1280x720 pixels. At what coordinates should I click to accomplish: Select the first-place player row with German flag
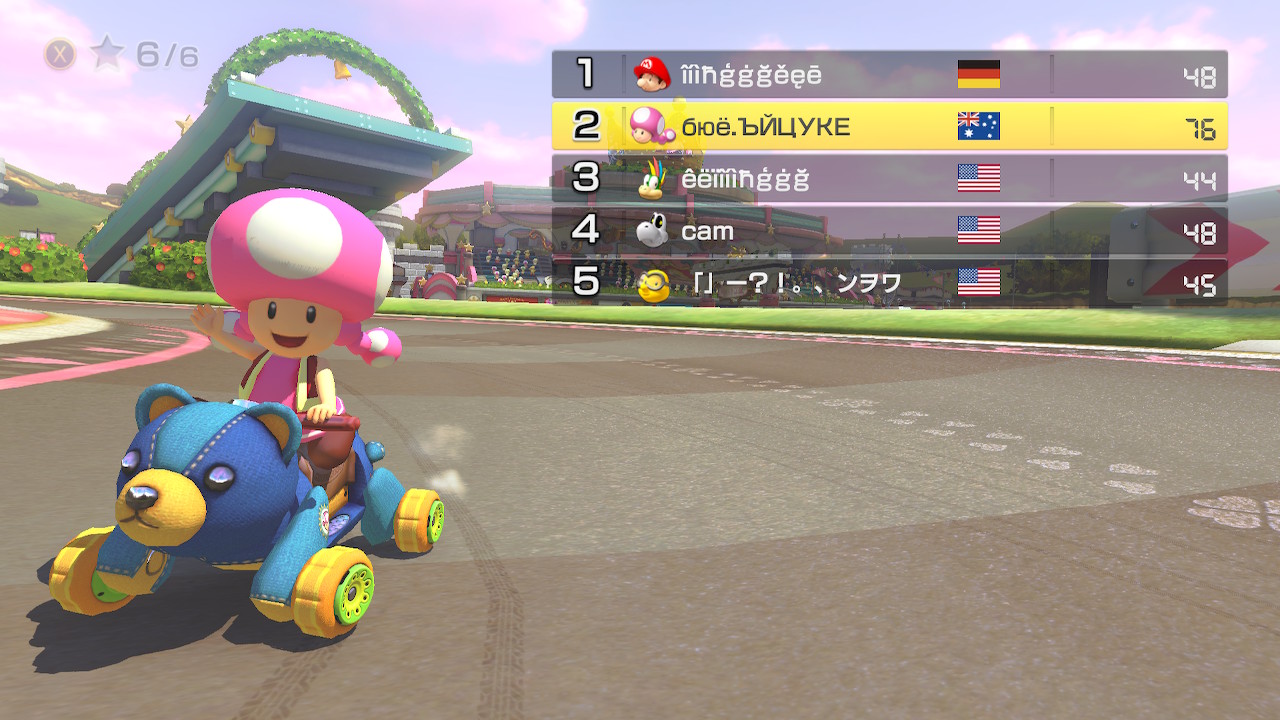point(889,74)
